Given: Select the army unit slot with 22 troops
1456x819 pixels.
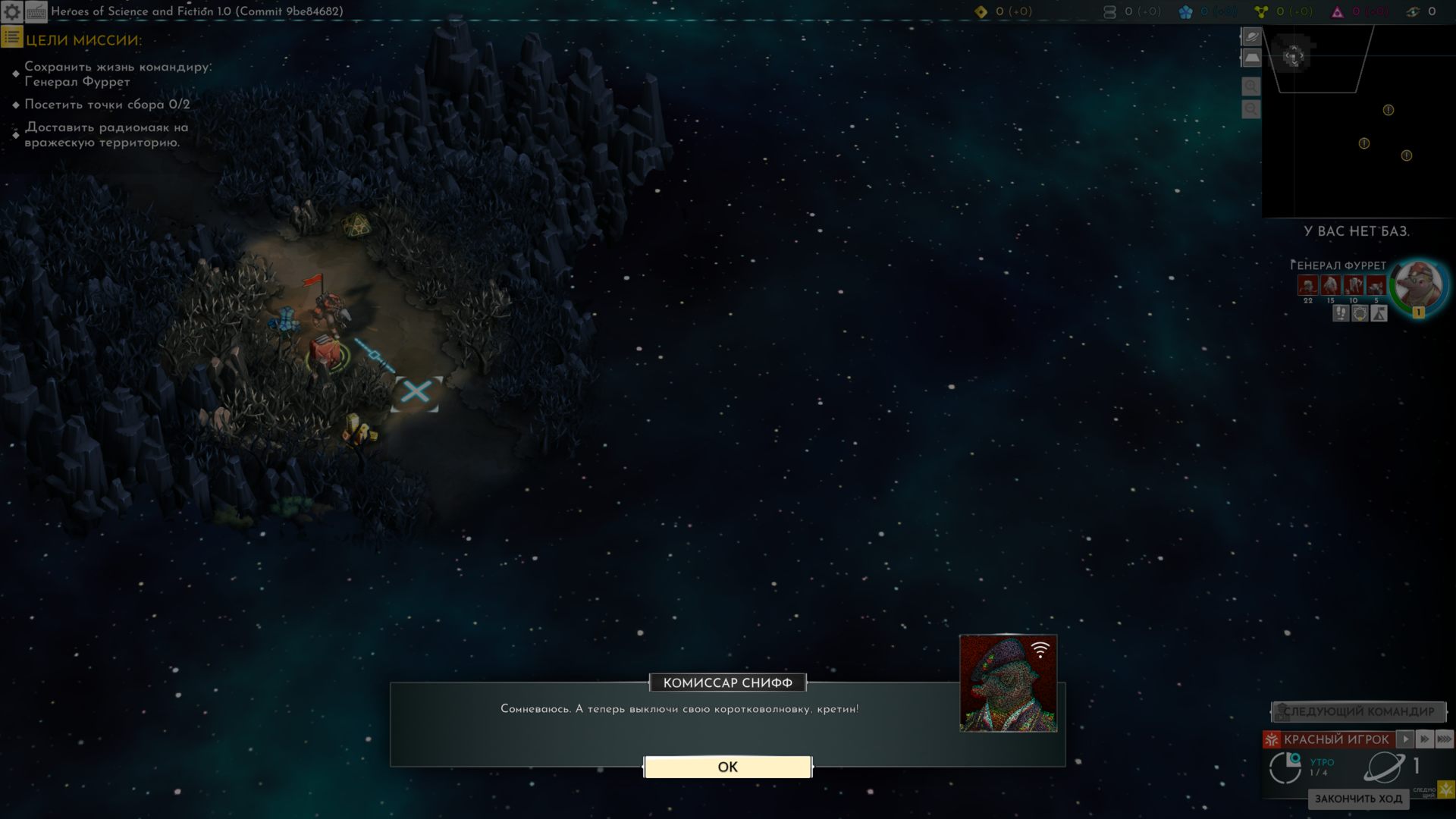Looking at the screenshot, I should (x=1307, y=286).
